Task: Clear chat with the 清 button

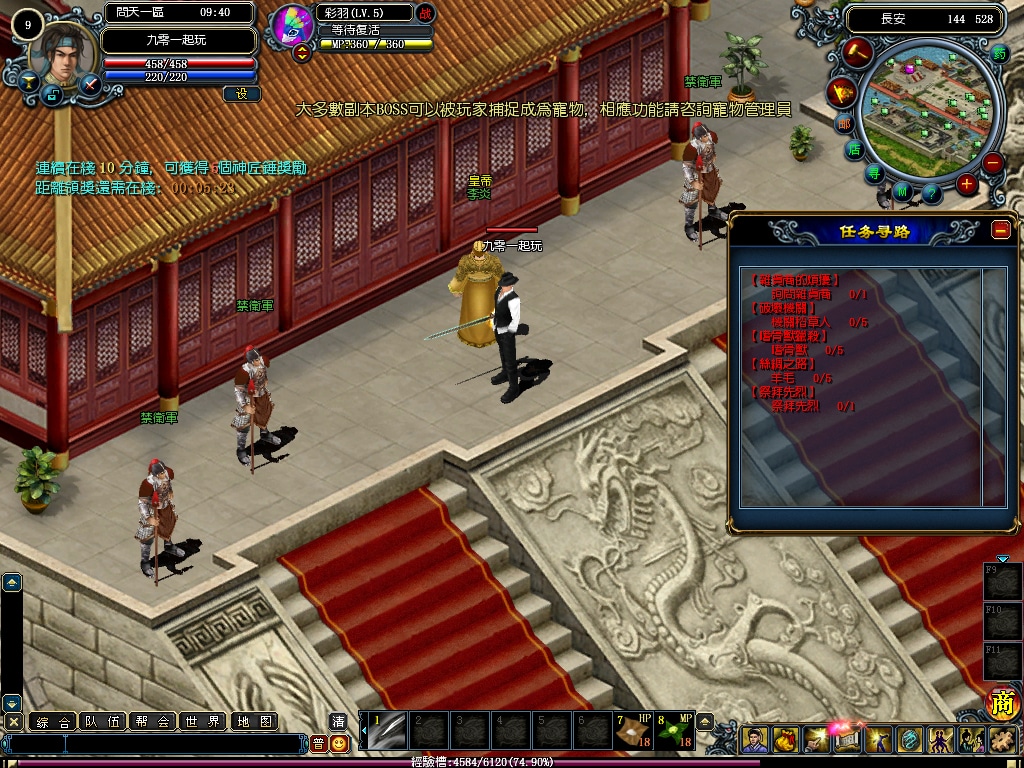Action: 339,721
